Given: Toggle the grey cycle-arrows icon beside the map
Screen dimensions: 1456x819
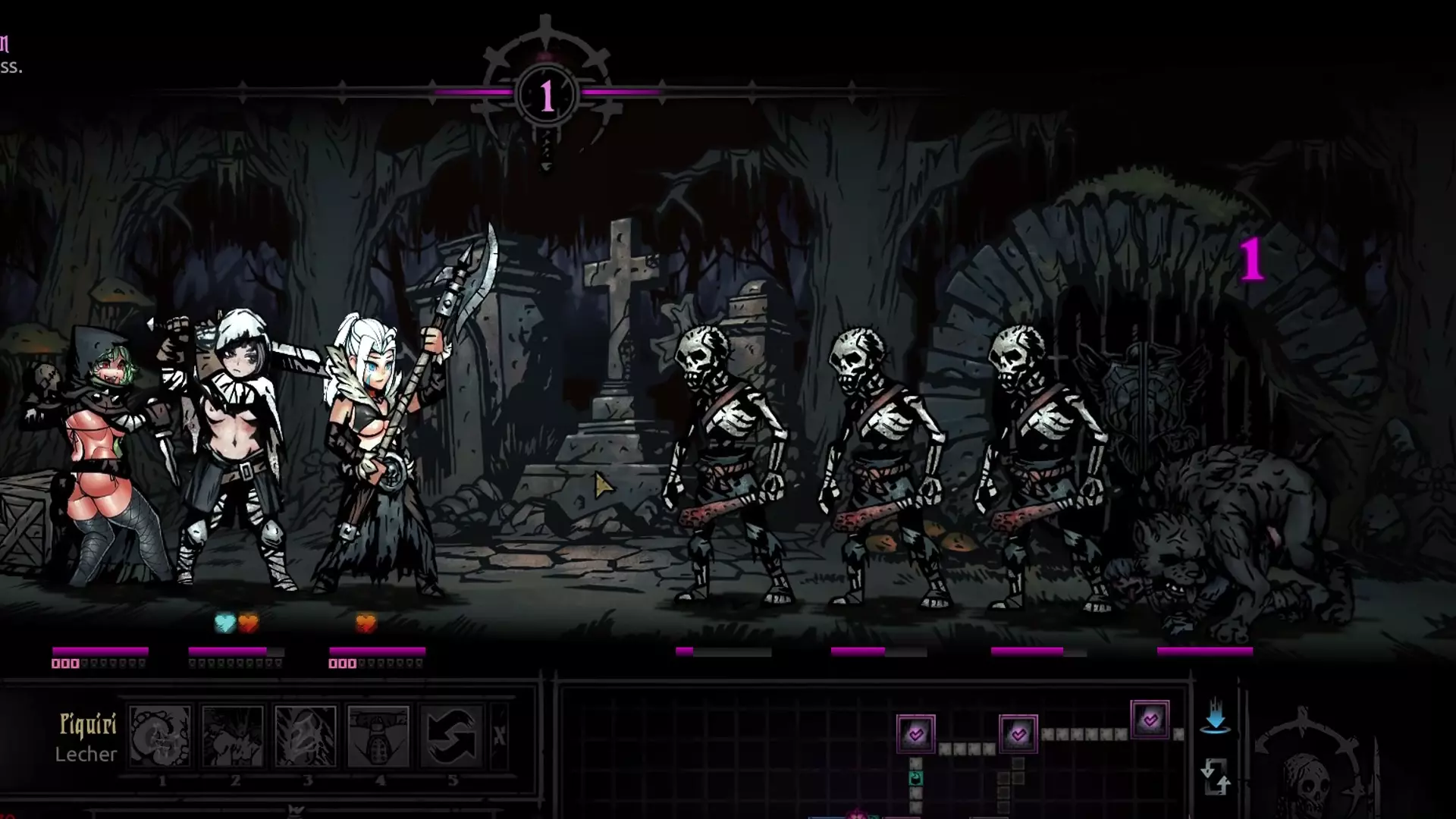Looking at the screenshot, I should (x=1215, y=777).
